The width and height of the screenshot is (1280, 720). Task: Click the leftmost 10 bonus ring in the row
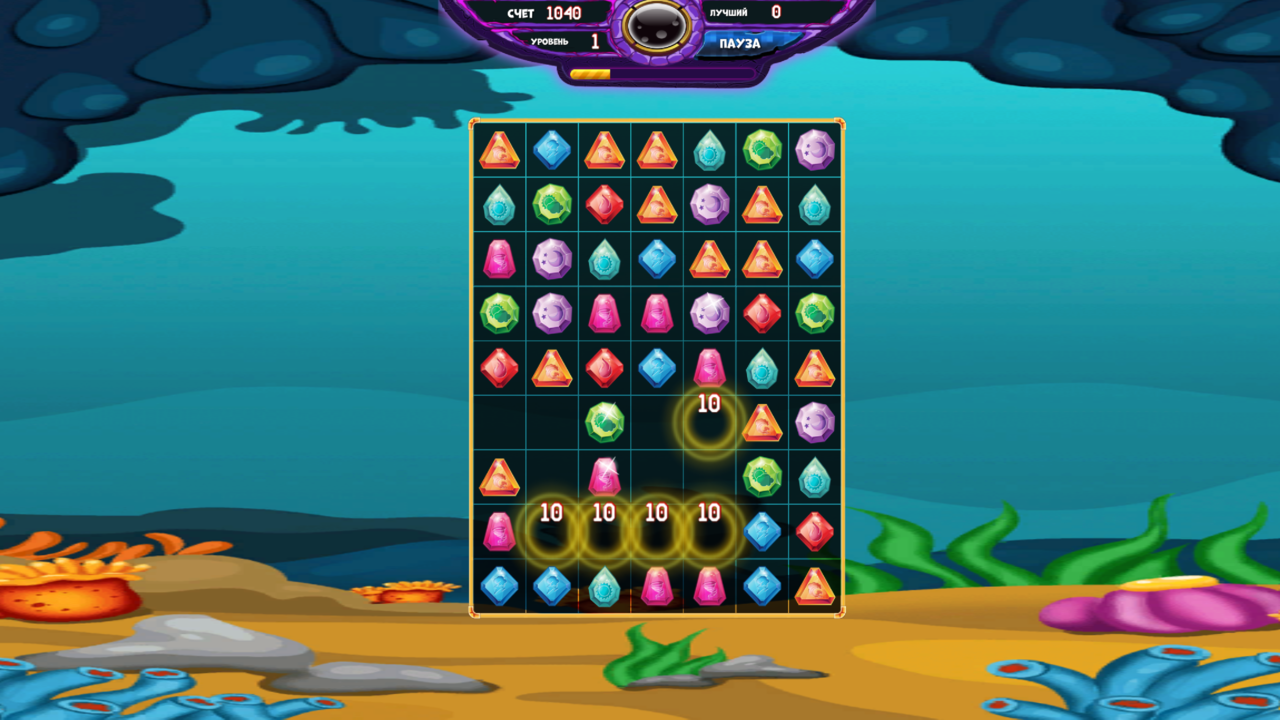(551, 530)
